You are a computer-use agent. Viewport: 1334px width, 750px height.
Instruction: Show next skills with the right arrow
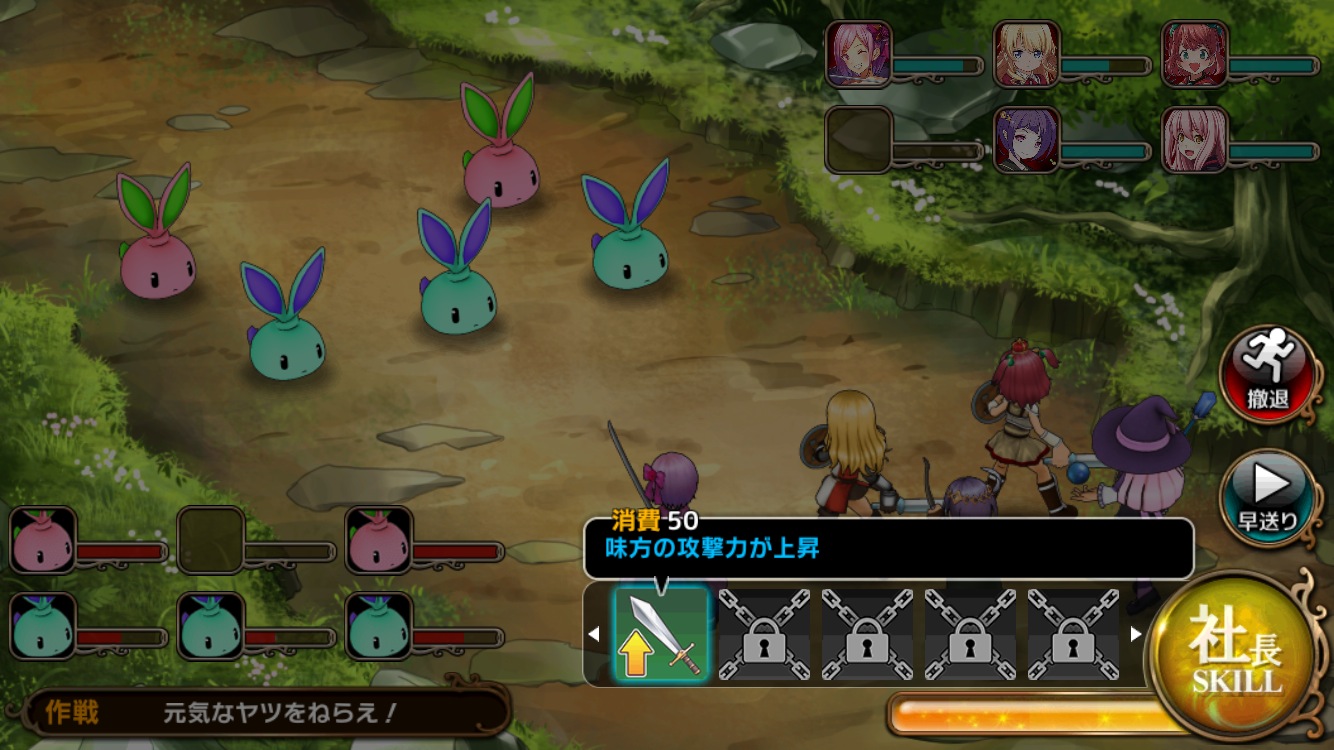1135,634
